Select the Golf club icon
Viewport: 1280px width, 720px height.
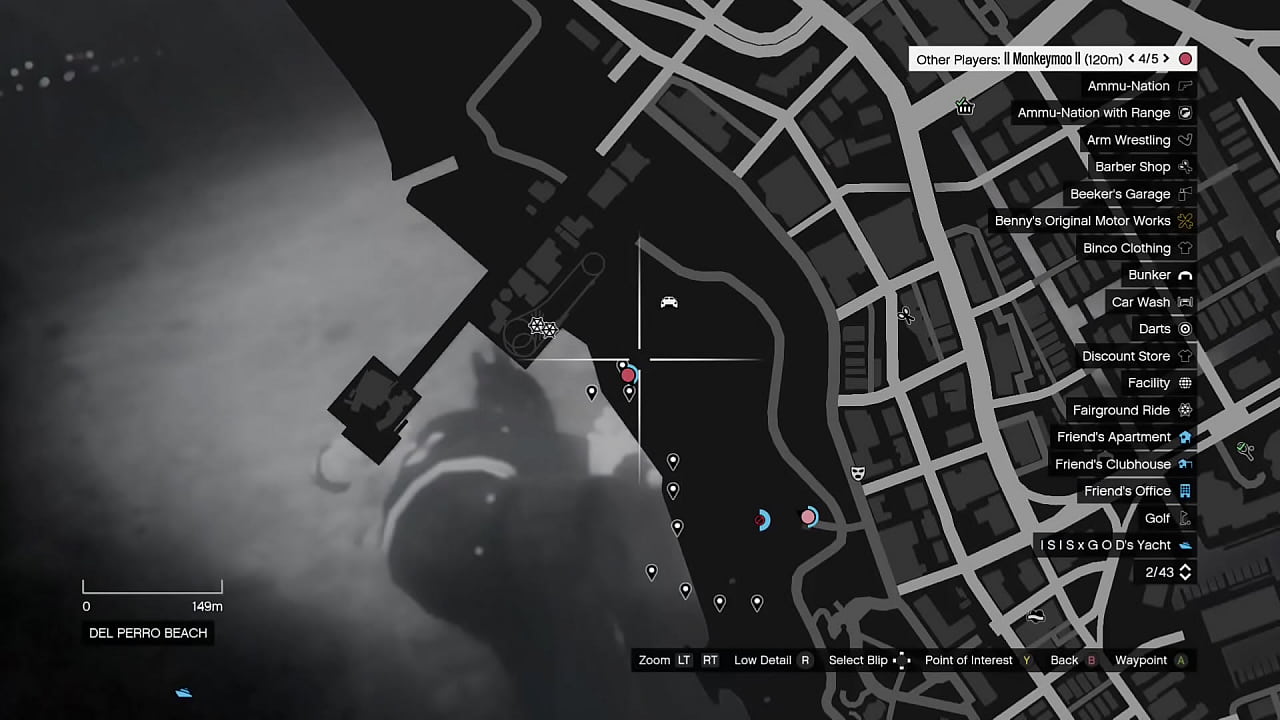(1185, 518)
